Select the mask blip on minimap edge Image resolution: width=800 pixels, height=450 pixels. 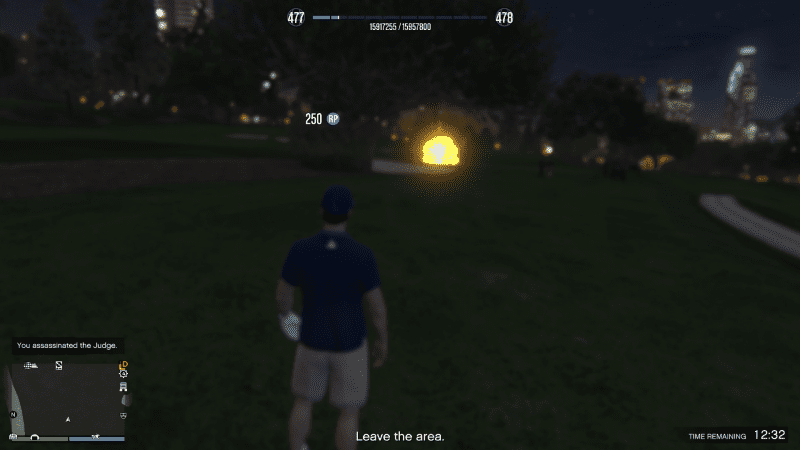click(123, 414)
